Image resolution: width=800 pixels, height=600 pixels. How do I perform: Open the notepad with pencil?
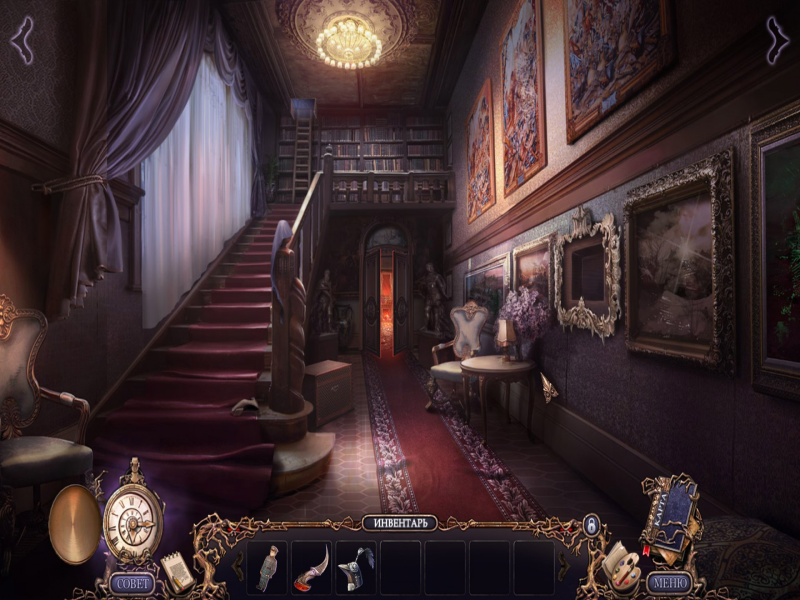point(178,570)
